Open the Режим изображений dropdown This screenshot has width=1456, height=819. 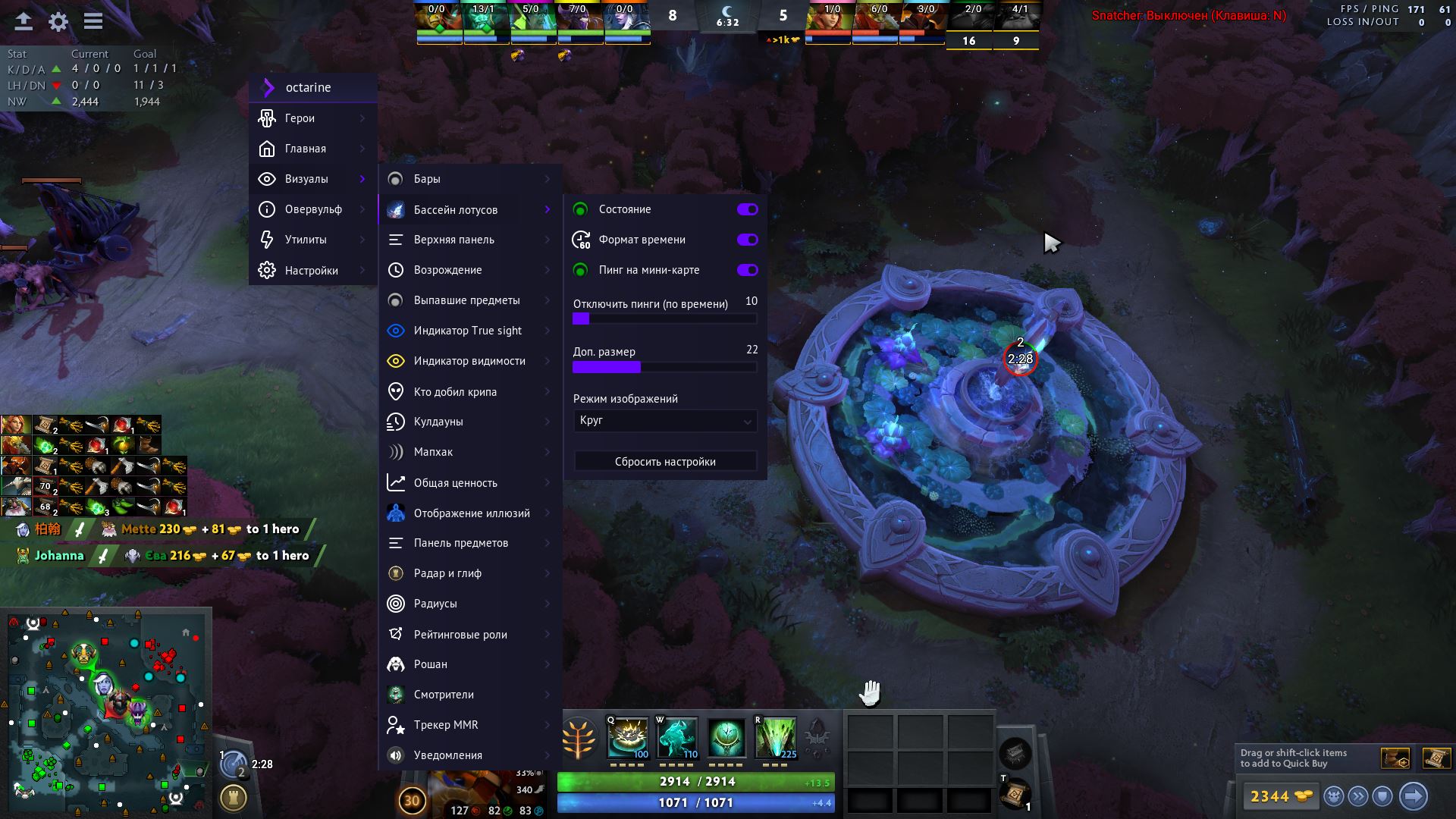664,421
